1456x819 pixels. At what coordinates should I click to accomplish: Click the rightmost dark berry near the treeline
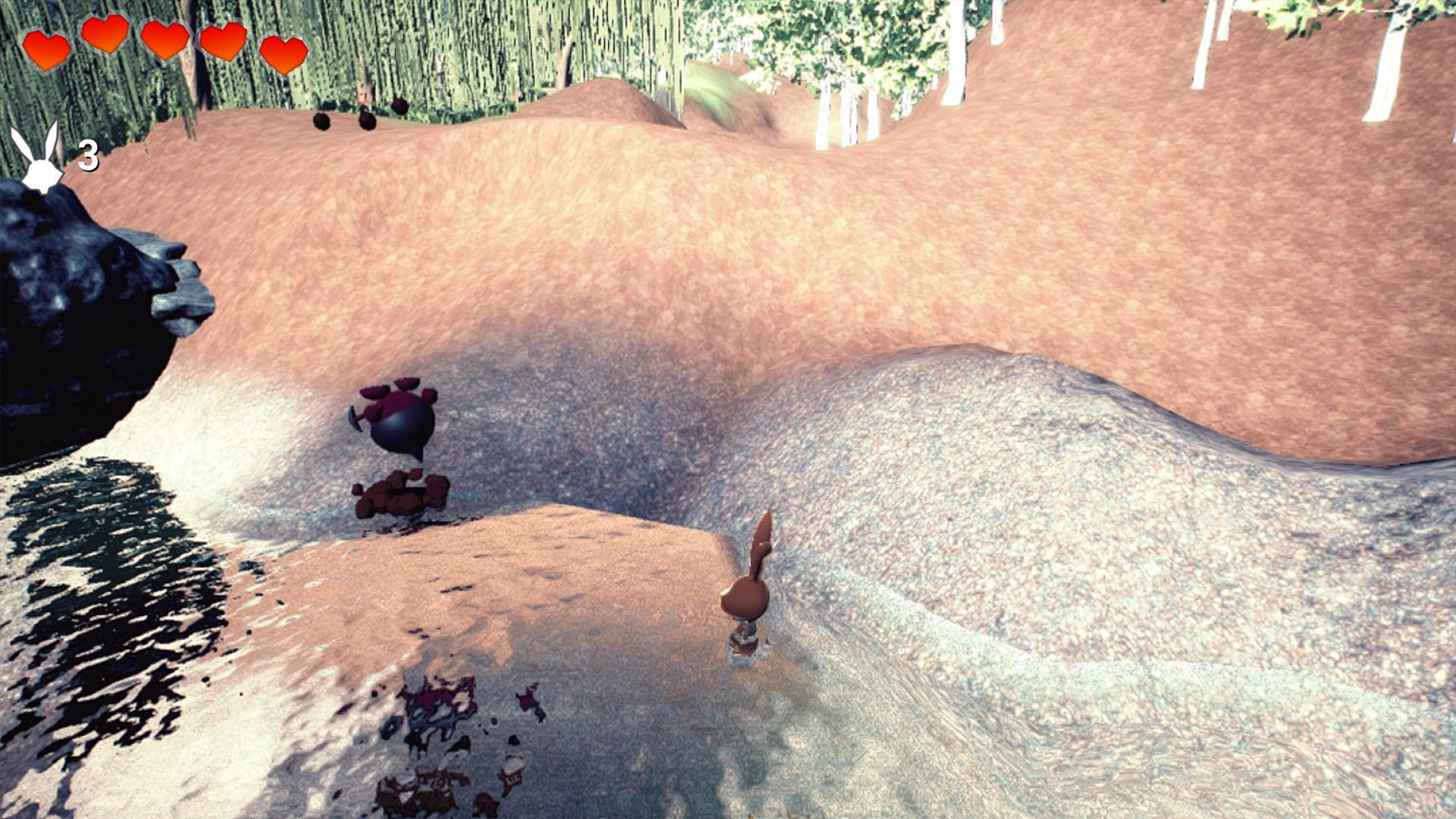tap(400, 106)
